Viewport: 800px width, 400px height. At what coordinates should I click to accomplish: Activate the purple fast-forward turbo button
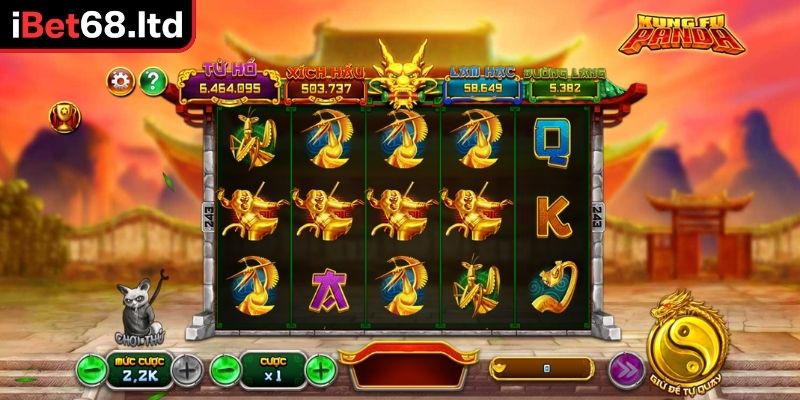(x=627, y=368)
